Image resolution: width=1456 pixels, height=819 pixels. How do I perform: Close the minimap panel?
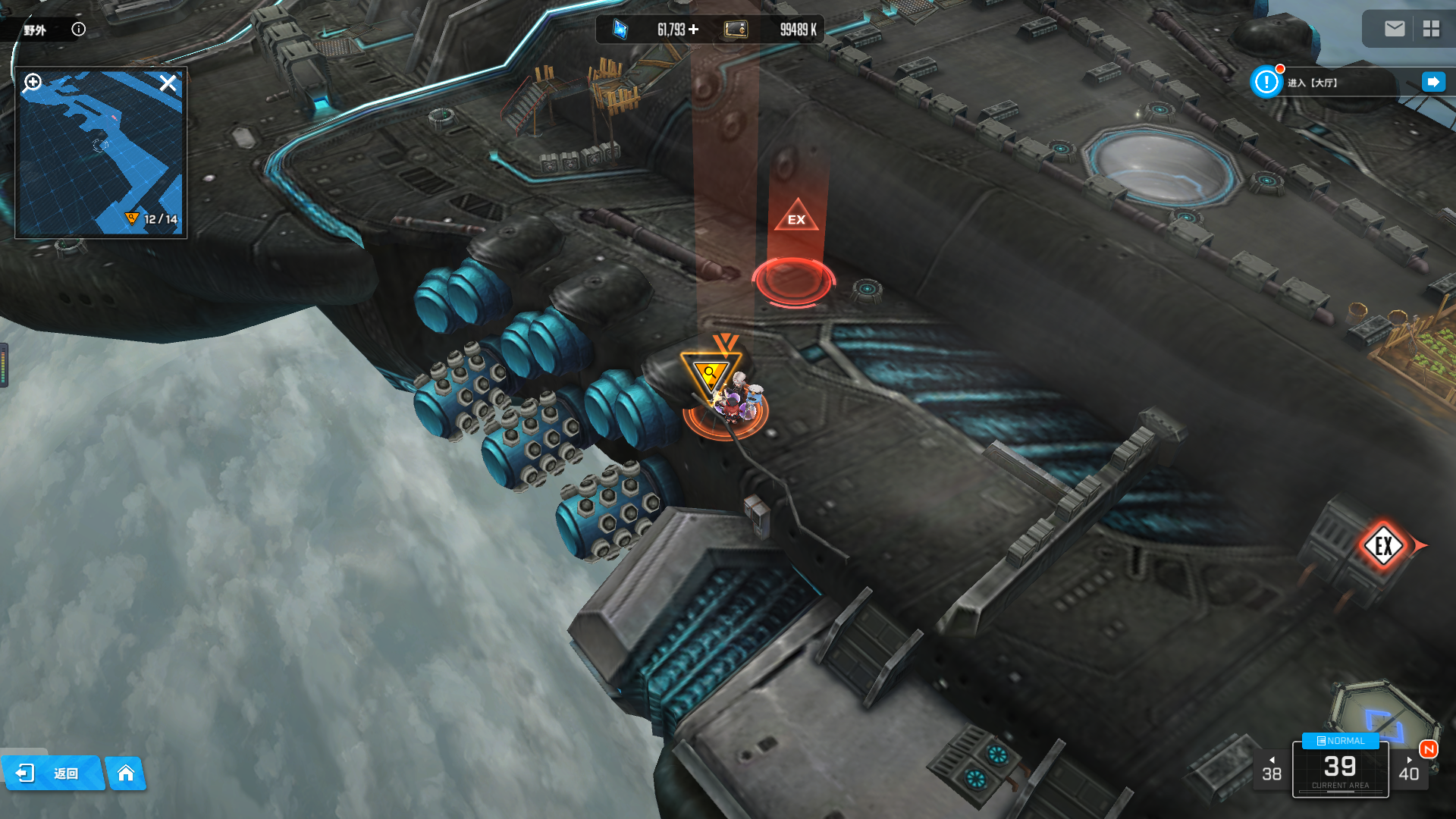pyautogui.click(x=168, y=83)
